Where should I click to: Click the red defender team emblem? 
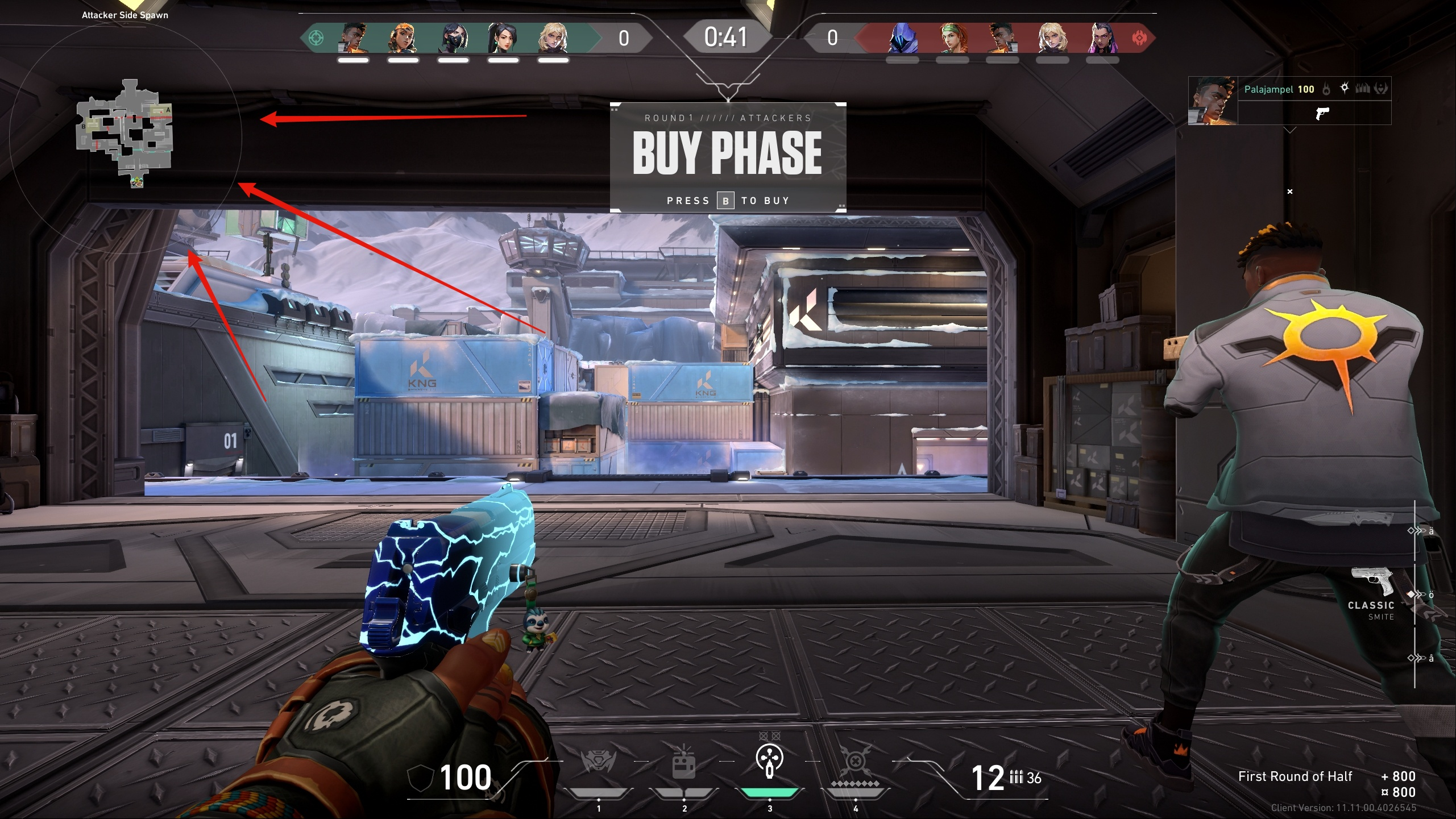[1139, 38]
